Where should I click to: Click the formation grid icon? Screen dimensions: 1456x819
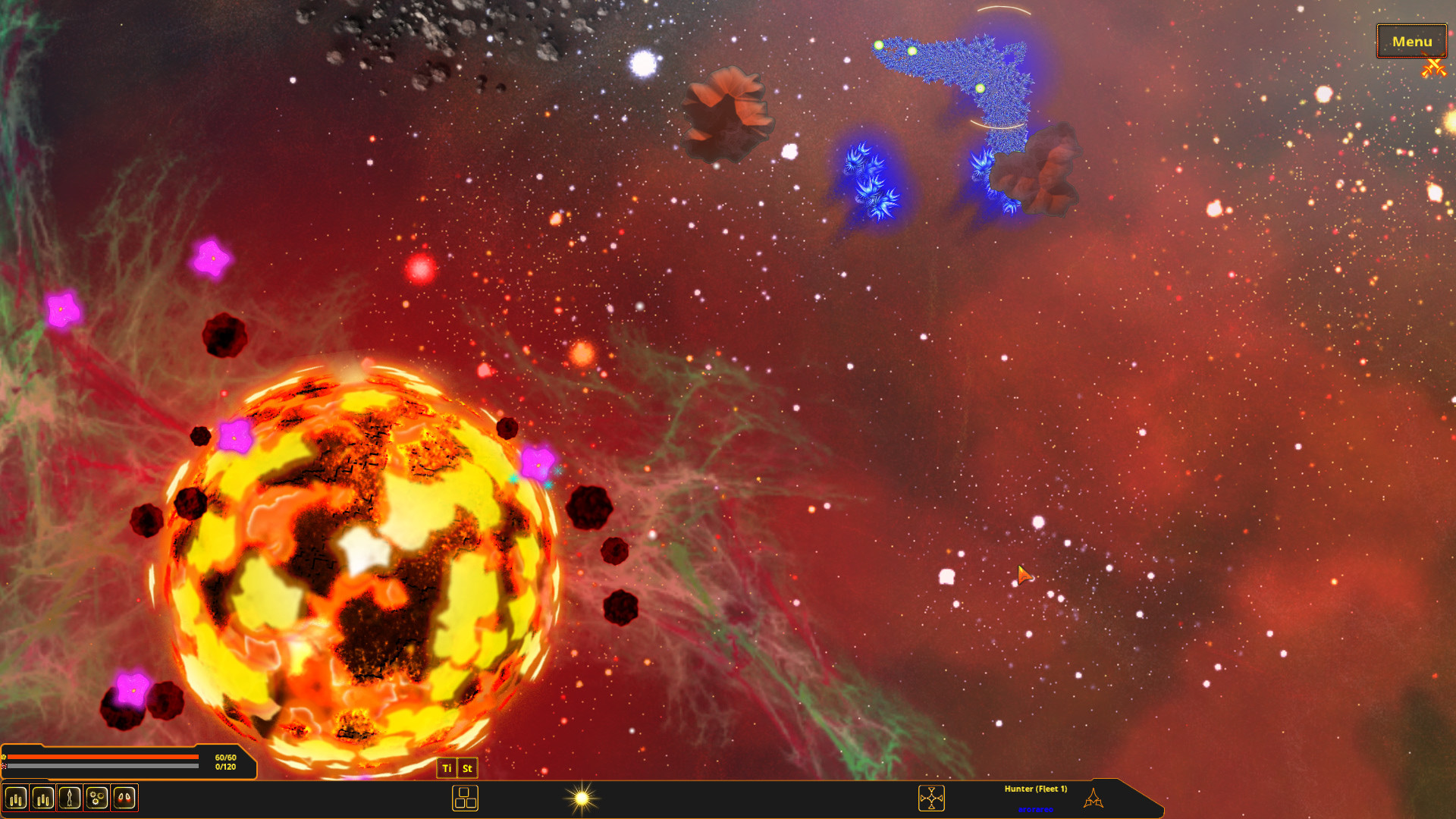coord(465,799)
